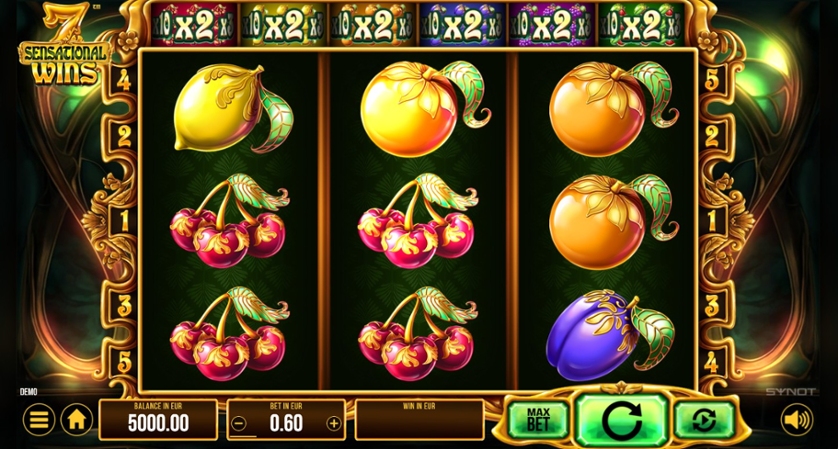Increase the bet with the plus button
The height and width of the screenshot is (449, 838).
coord(334,423)
